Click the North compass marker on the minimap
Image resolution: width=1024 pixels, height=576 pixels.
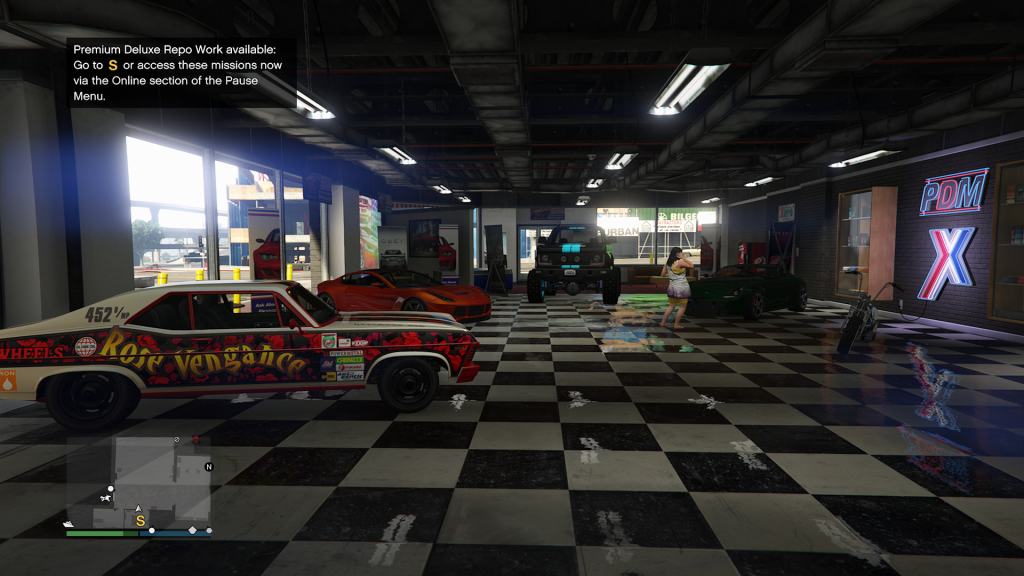coord(209,467)
